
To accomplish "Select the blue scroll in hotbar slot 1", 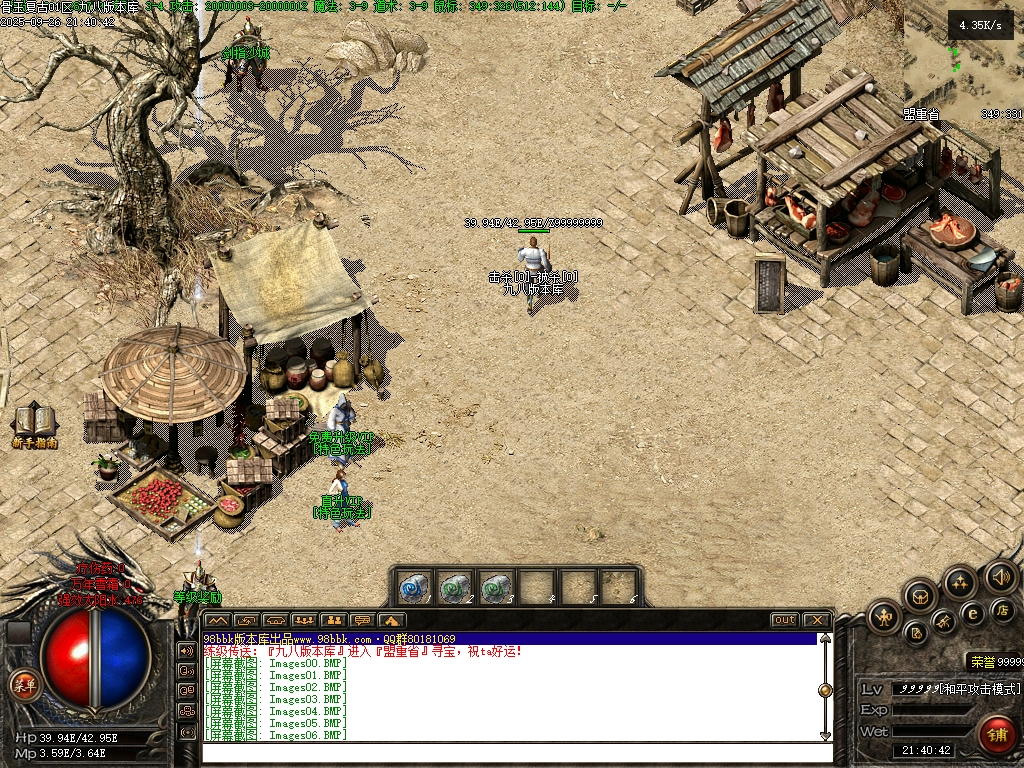I will [413, 587].
